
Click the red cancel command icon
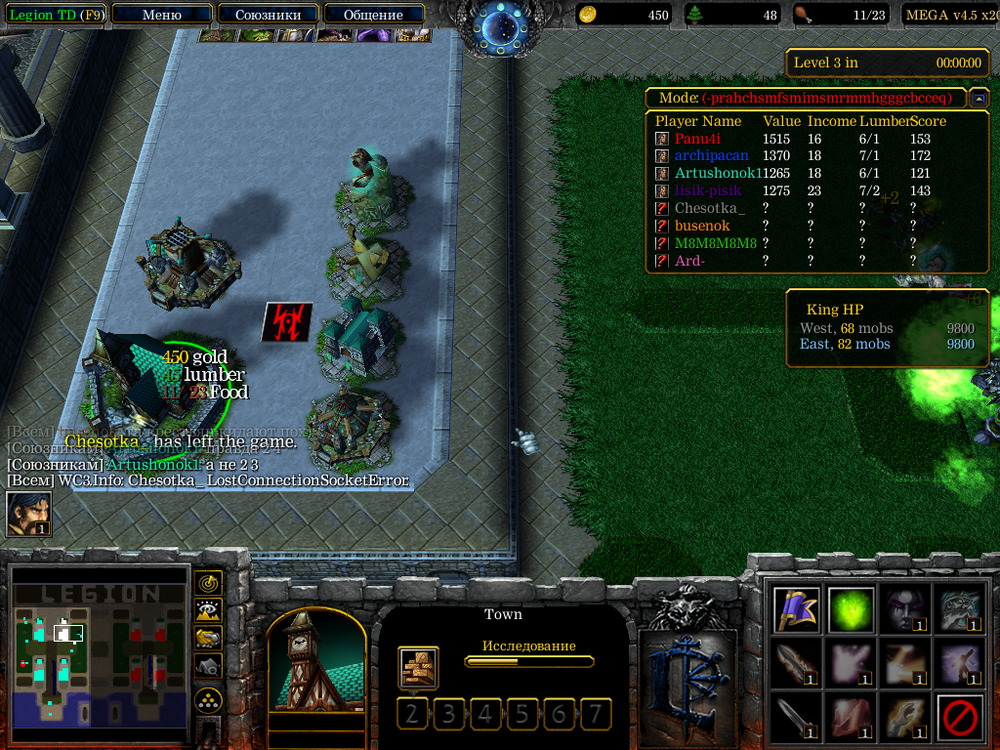click(x=959, y=718)
